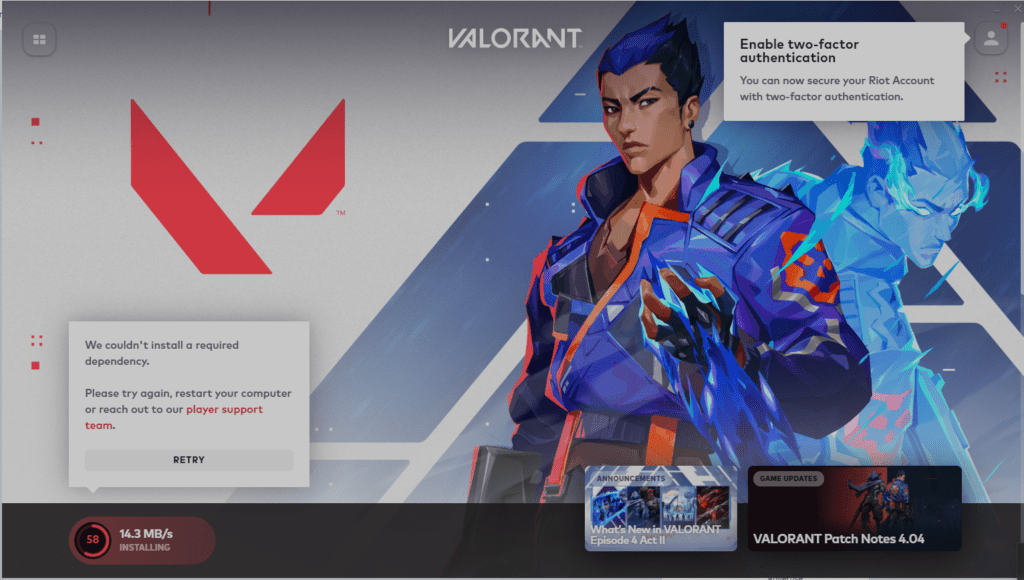Image resolution: width=1024 pixels, height=580 pixels.
Task: Open VALORANT Patch Notes 4.04 card
Action: 854,508
